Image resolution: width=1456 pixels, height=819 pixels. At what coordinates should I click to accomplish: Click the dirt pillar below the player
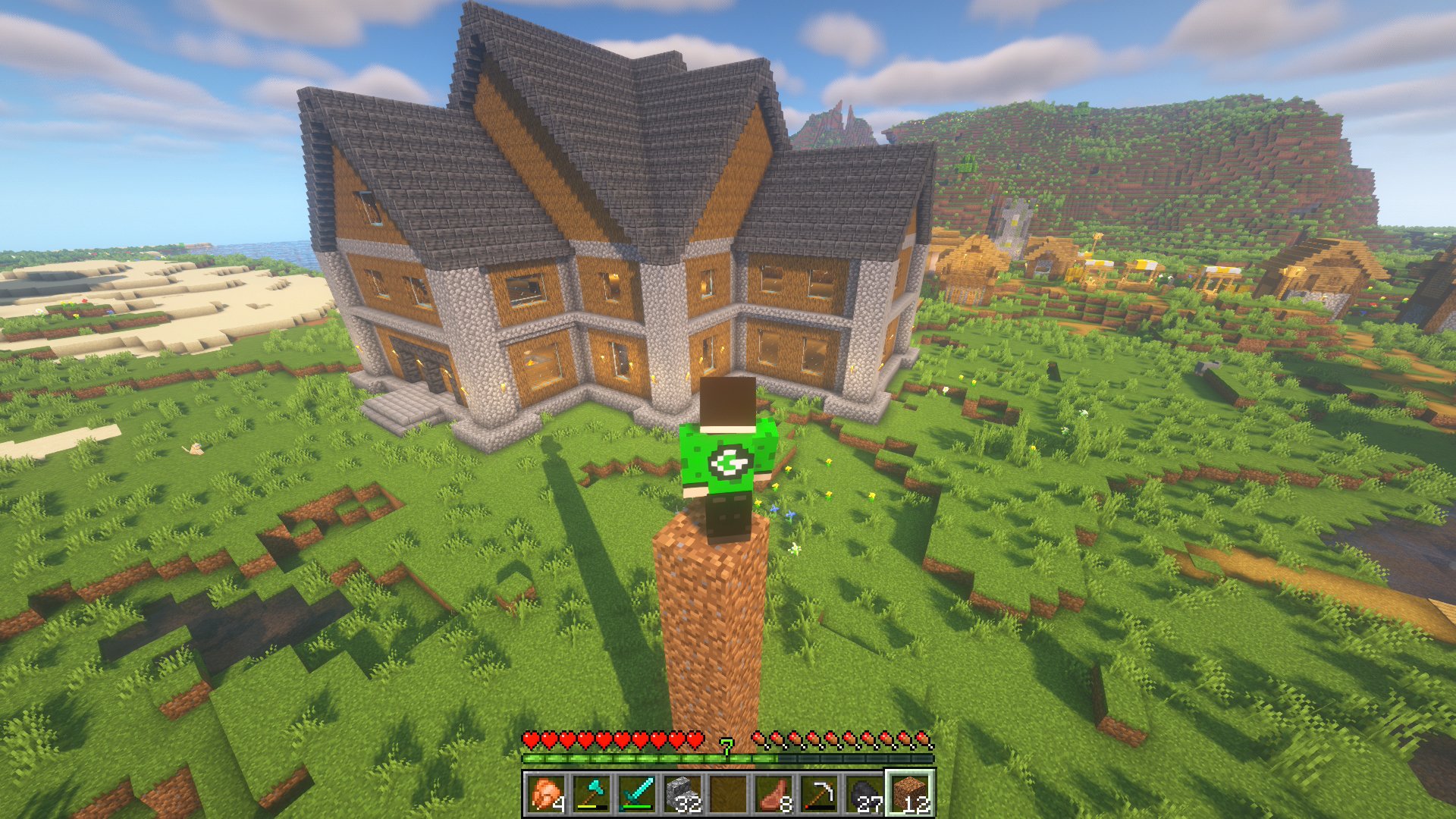coord(713,622)
